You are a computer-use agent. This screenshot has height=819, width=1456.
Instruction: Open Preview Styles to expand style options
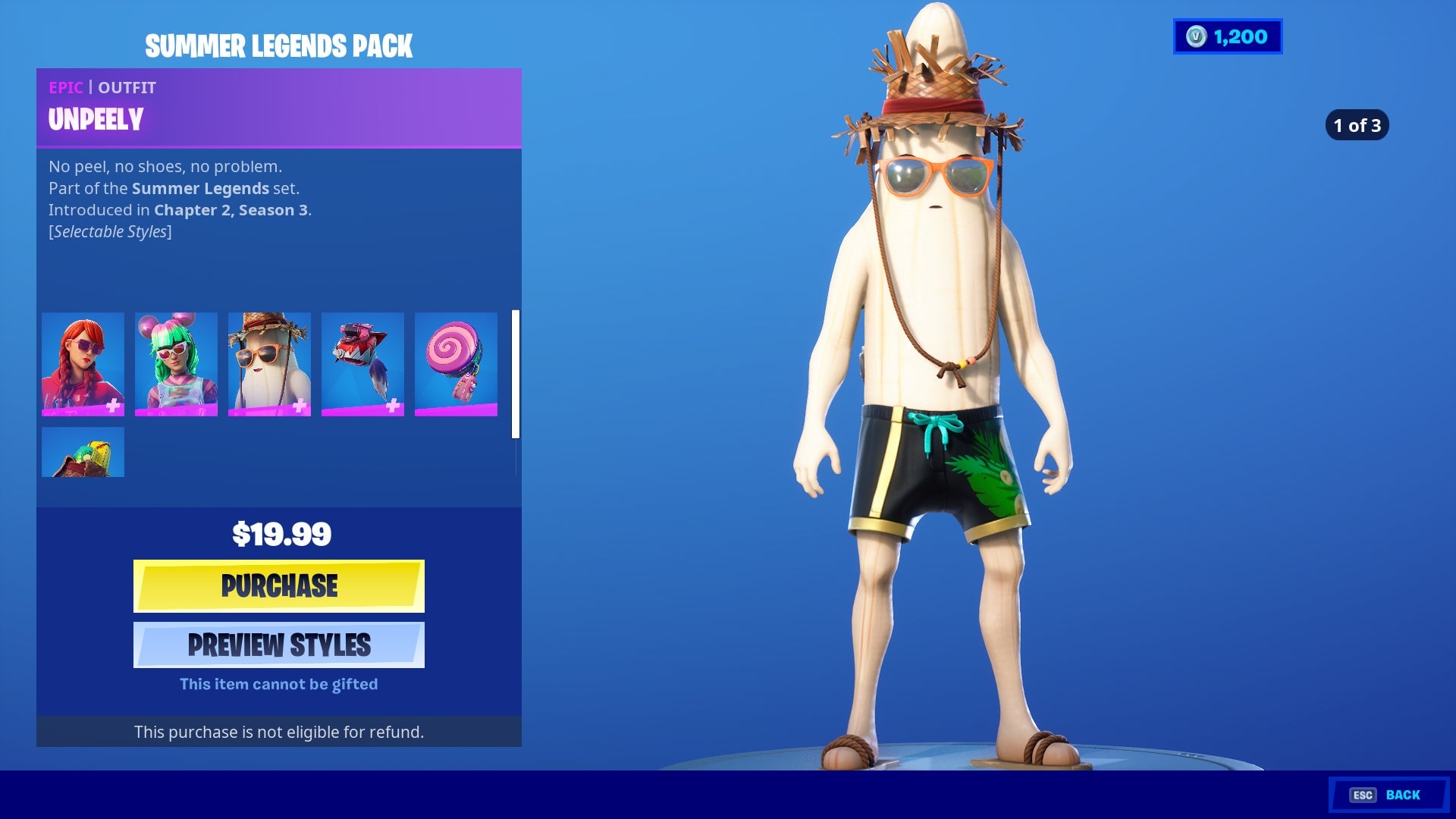[279, 645]
